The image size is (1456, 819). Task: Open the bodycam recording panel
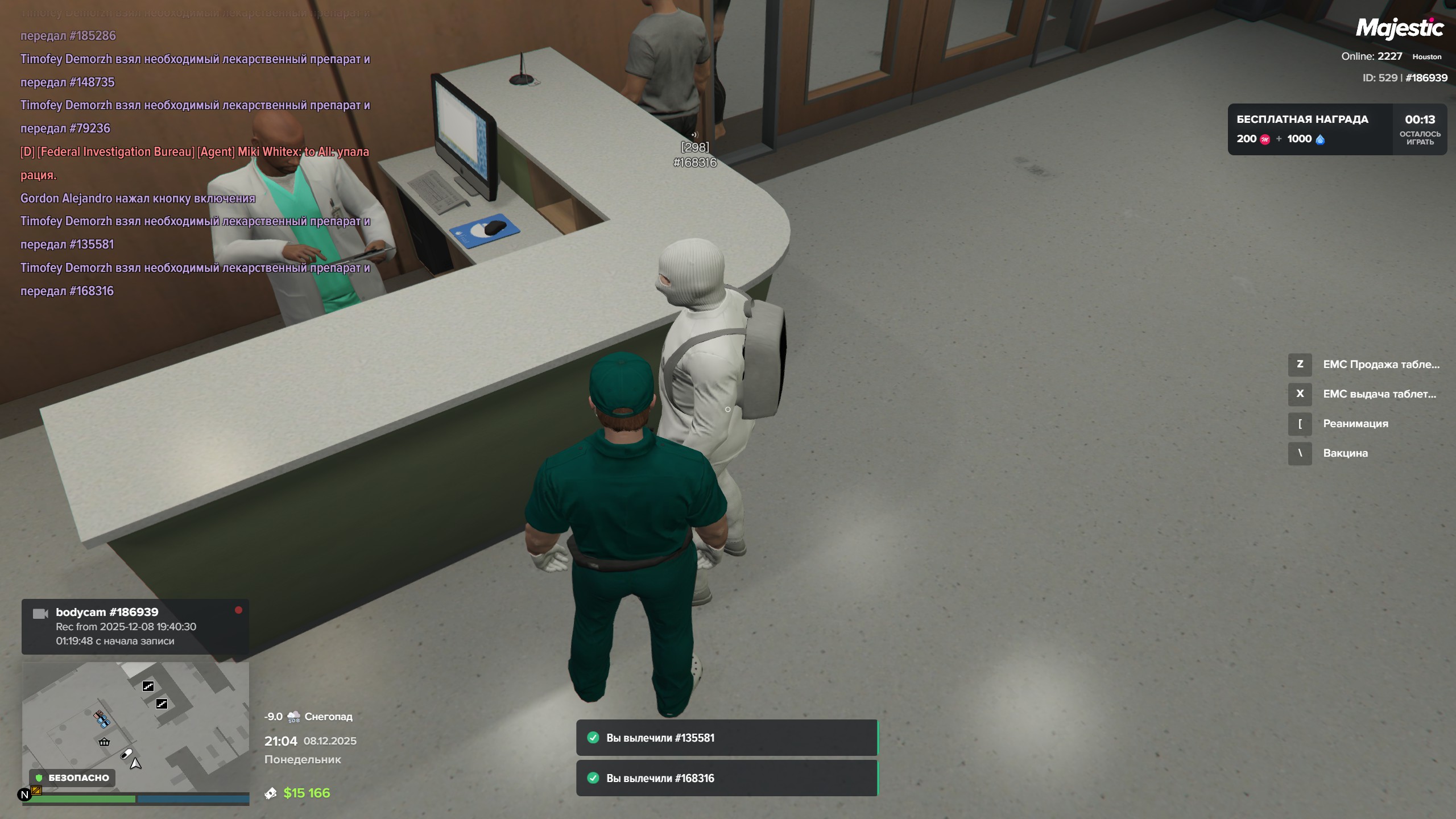(135, 626)
